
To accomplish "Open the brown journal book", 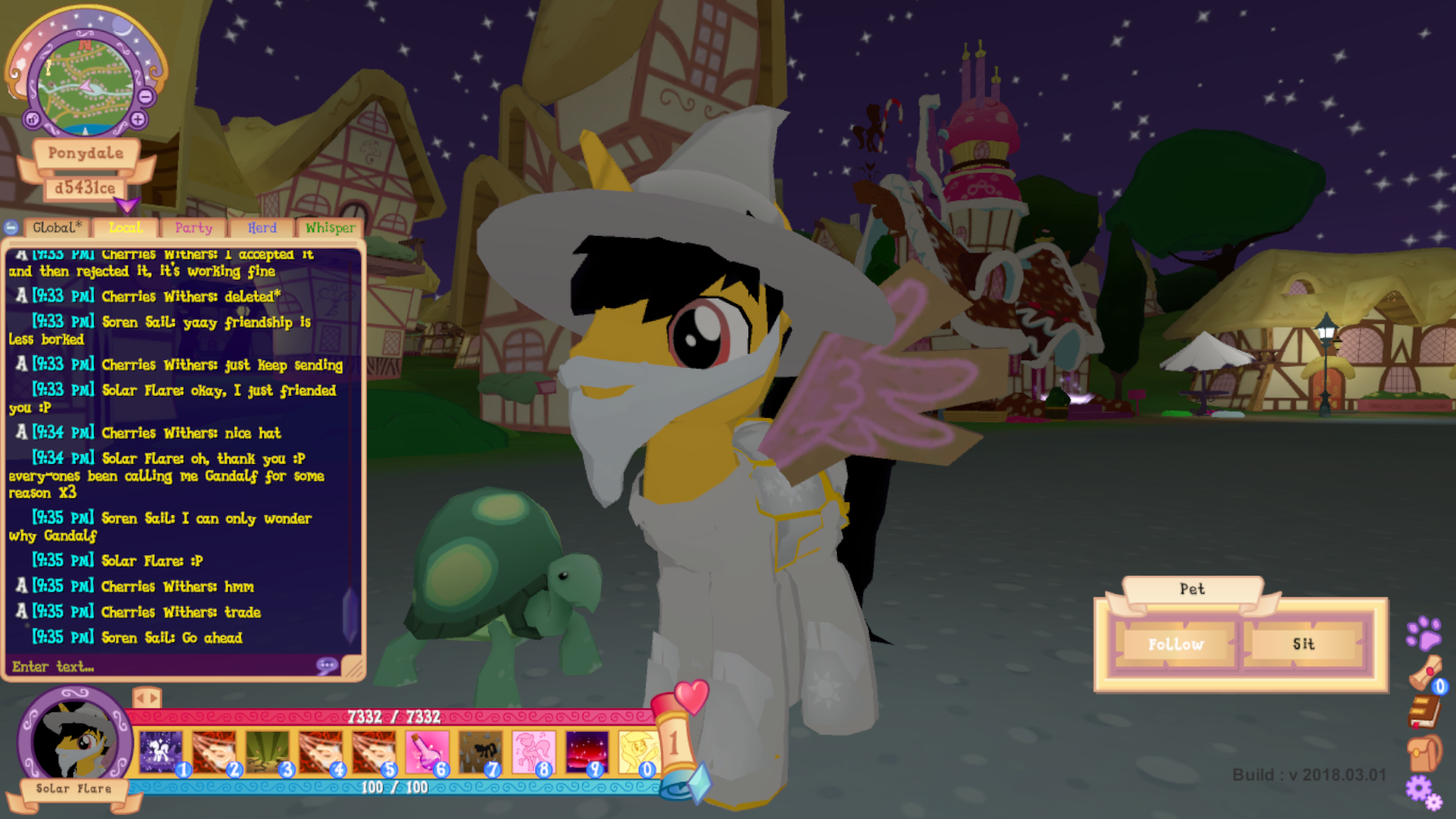I will coord(1424,711).
